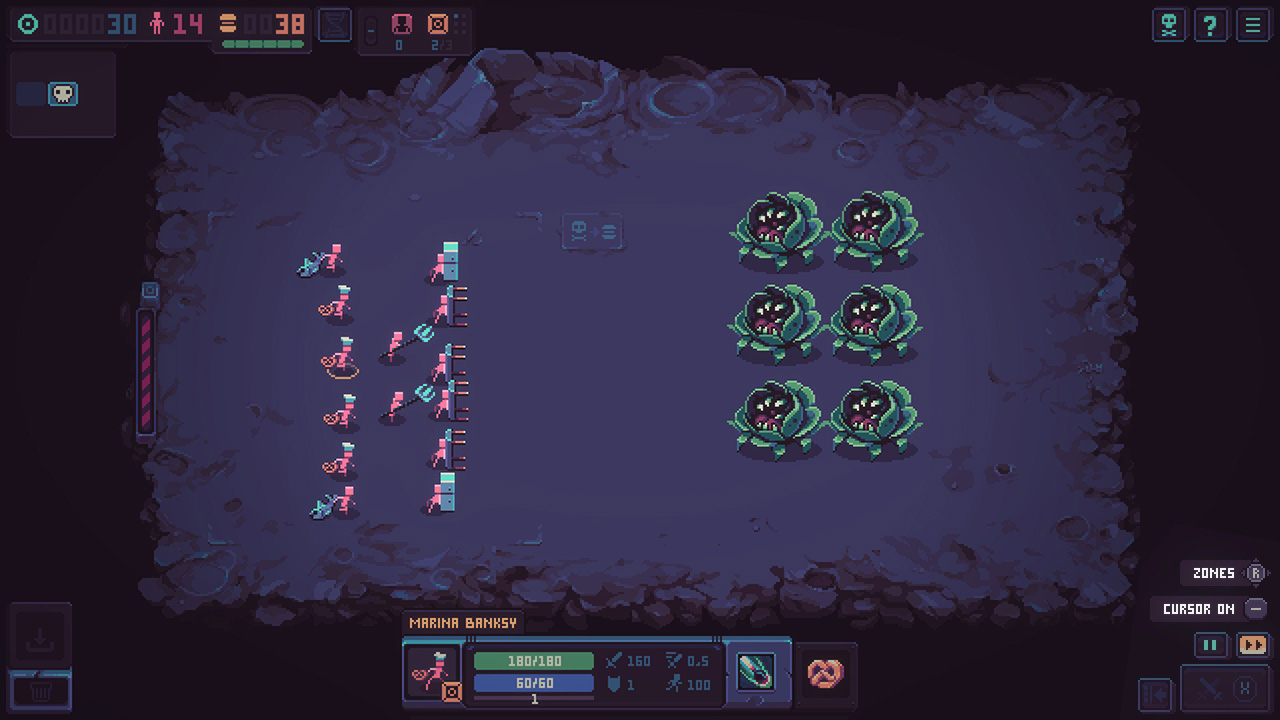Toggle the fast-forward speed button
This screenshot has width=1280, height=720.
coord(1252,645)
